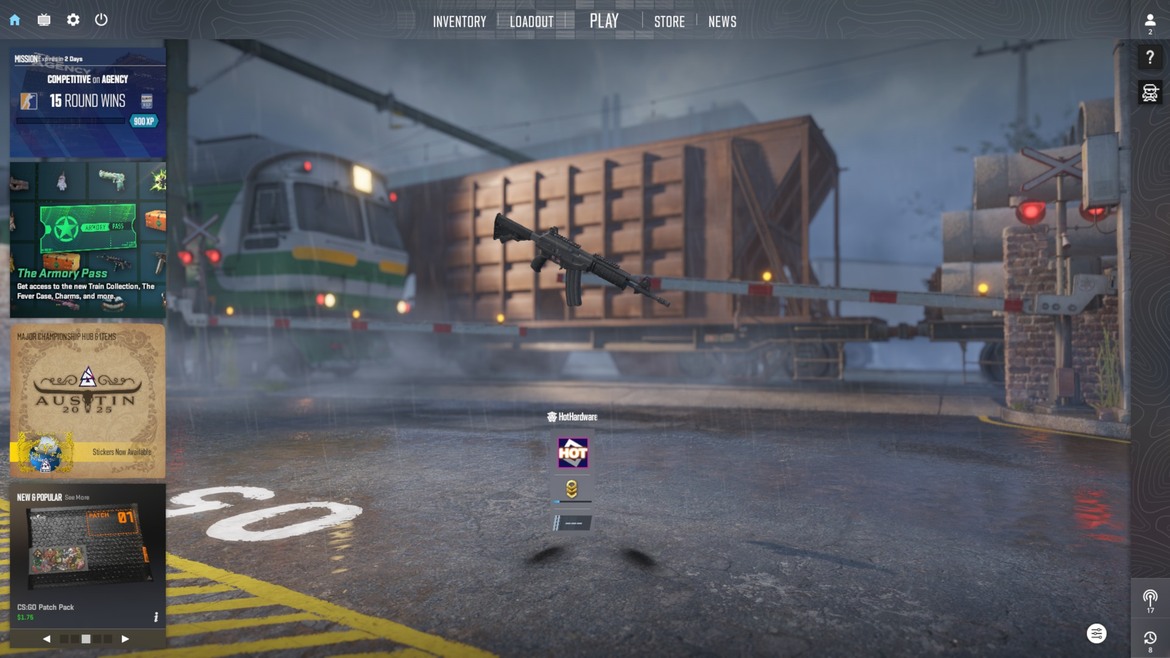Open the Competitive on Agency mission panel

[88, 101]
